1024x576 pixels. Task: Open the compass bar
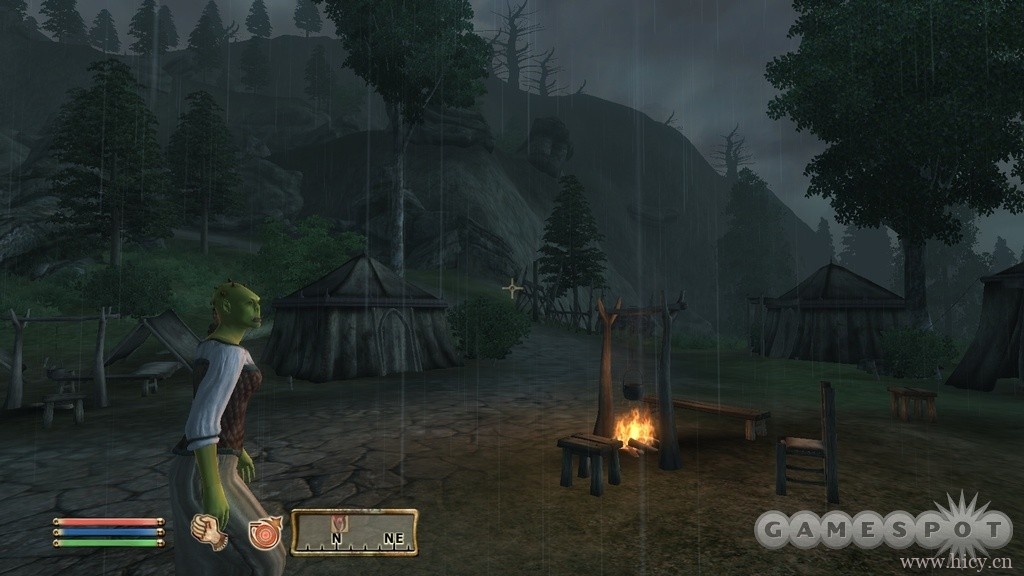click(x=354, y=532)
